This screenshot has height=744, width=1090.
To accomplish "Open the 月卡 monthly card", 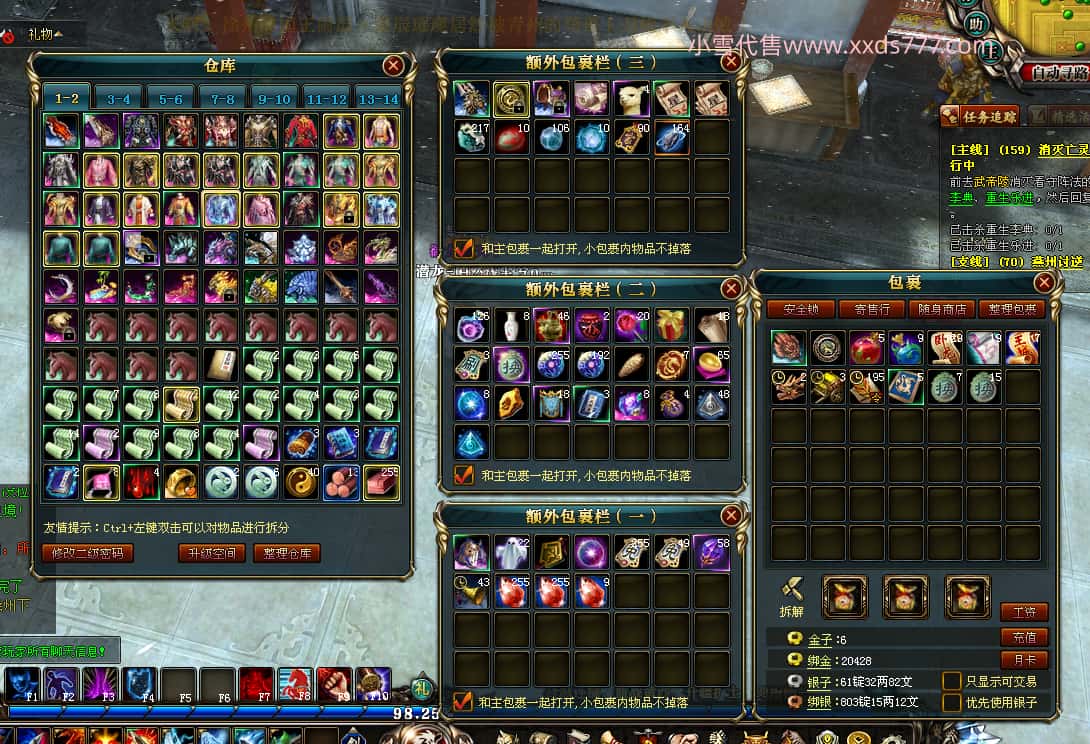I will 1024,660.
